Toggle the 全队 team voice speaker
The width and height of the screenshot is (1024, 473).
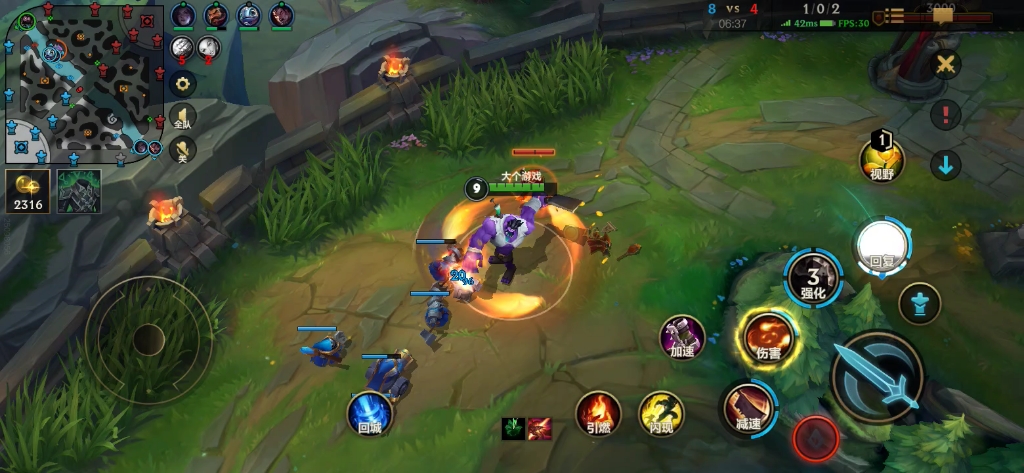pos(181,117)
